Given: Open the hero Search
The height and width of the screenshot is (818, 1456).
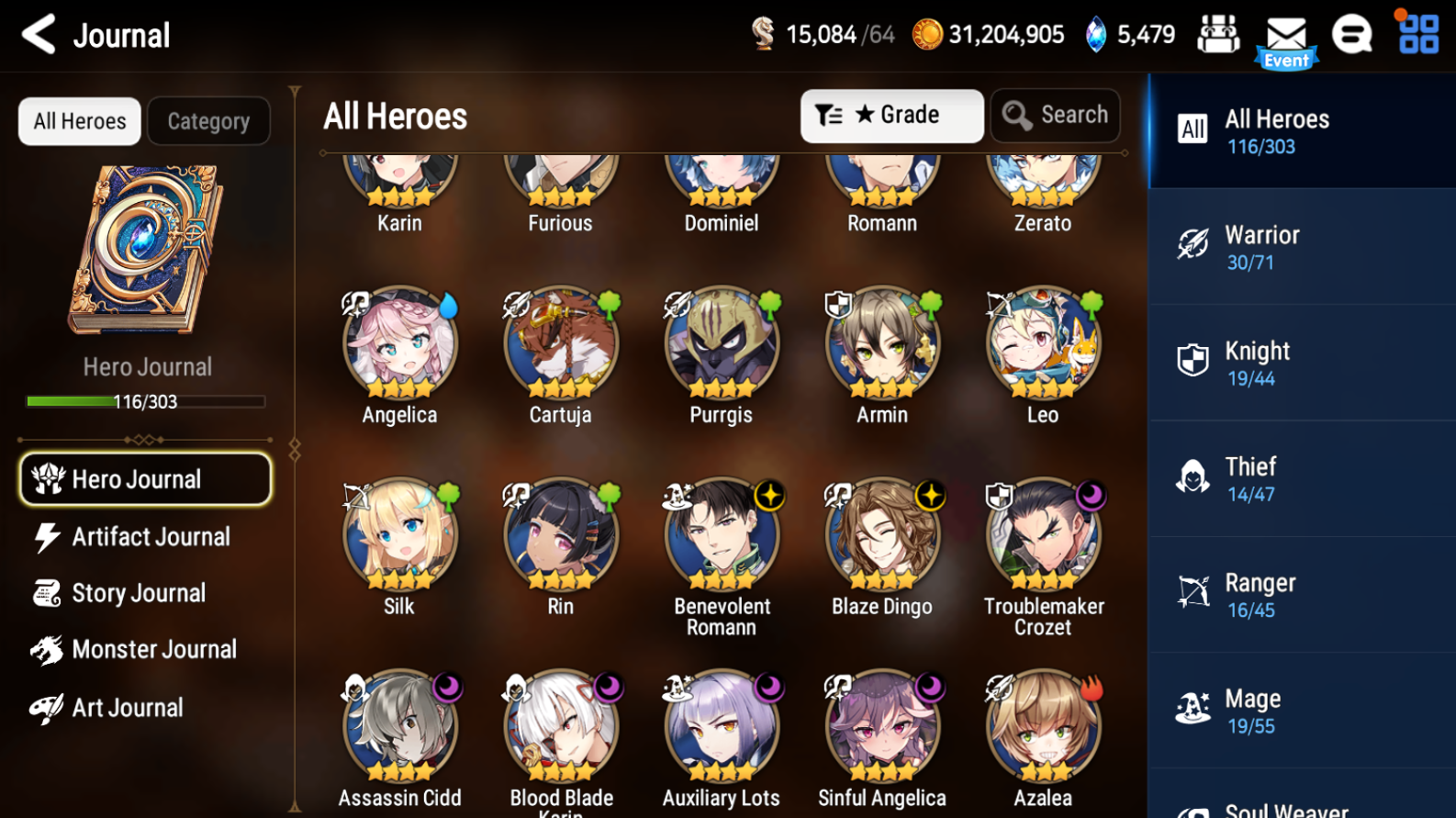Looking at the screenshot, I should point(1055,115).
